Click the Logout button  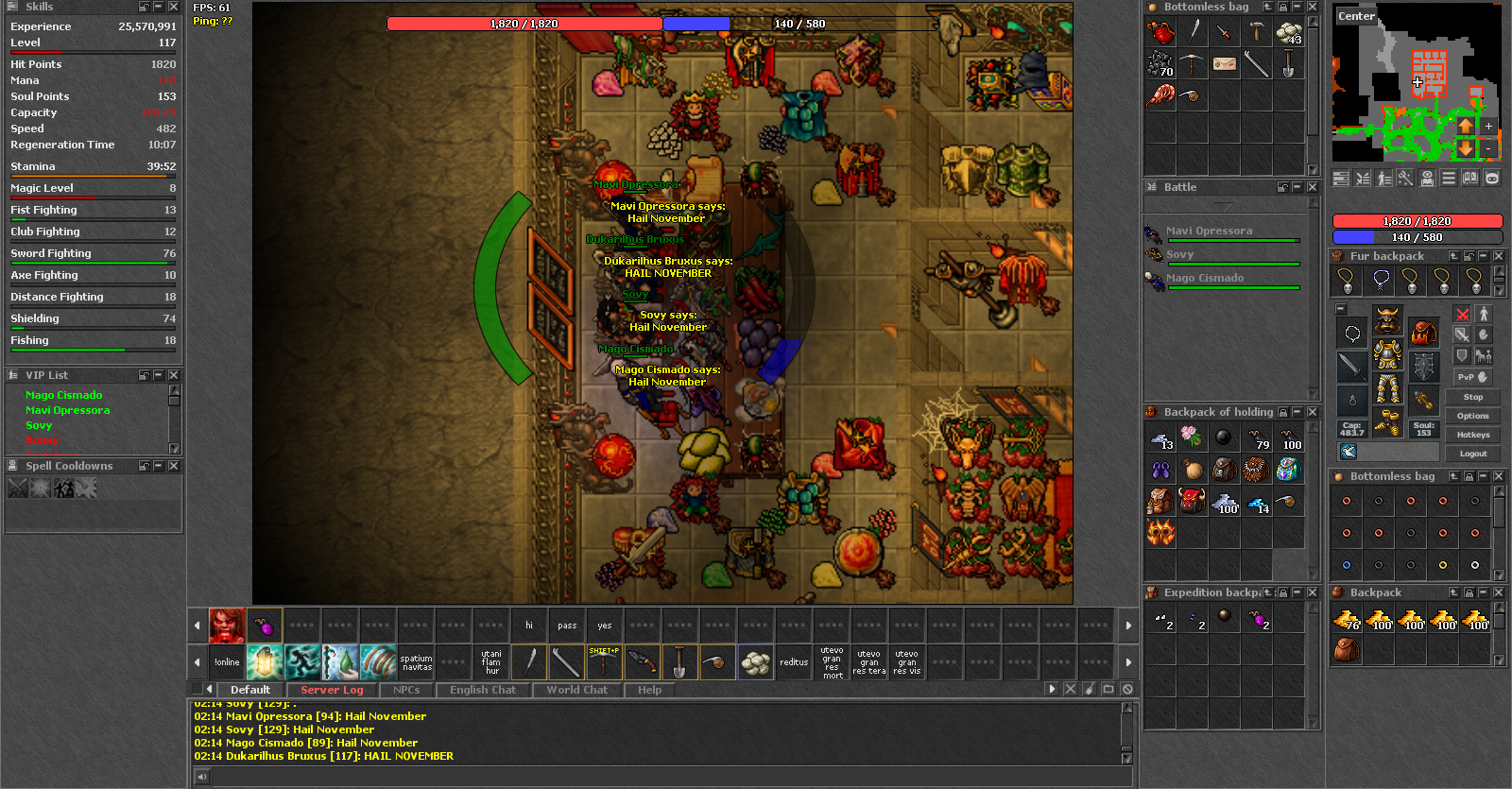(x=1472, y=454)
